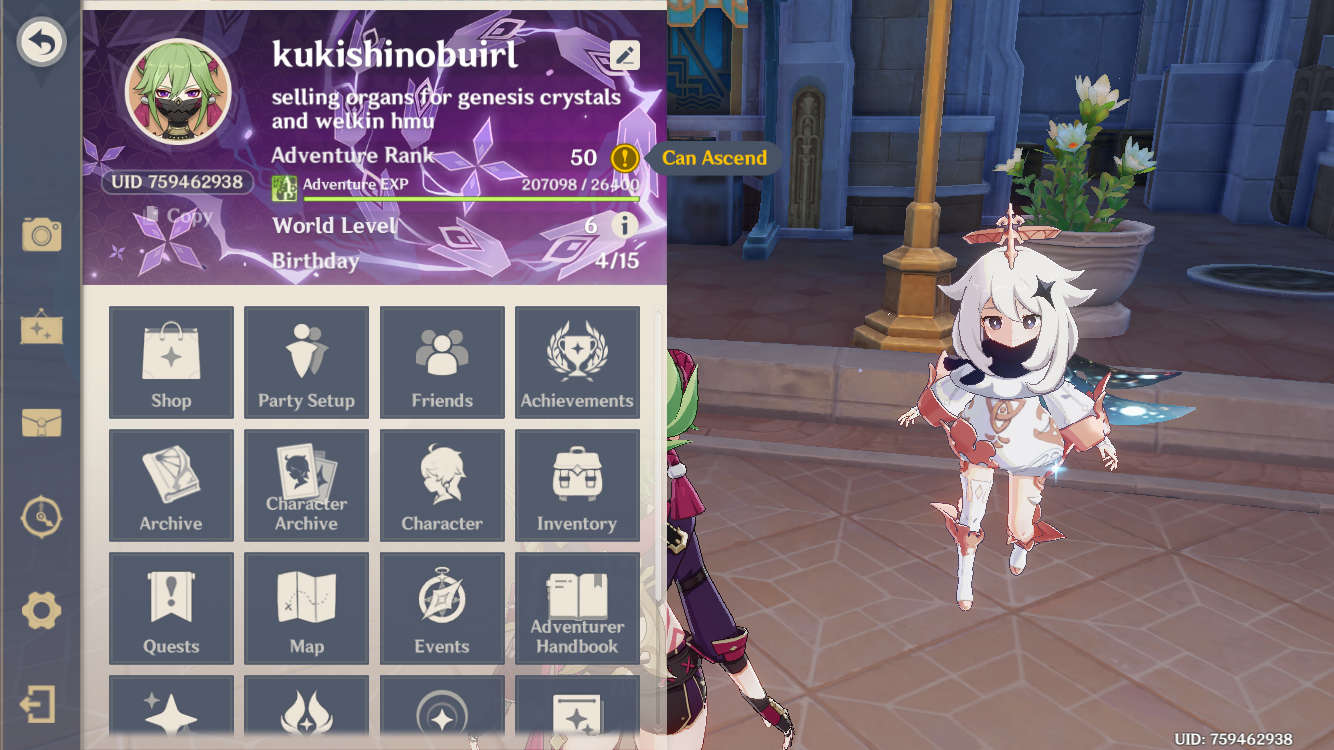Click the back arrow at top left
Image resolution: width=1334 pixels, height=750 pixels.
(x=40, y=42)
